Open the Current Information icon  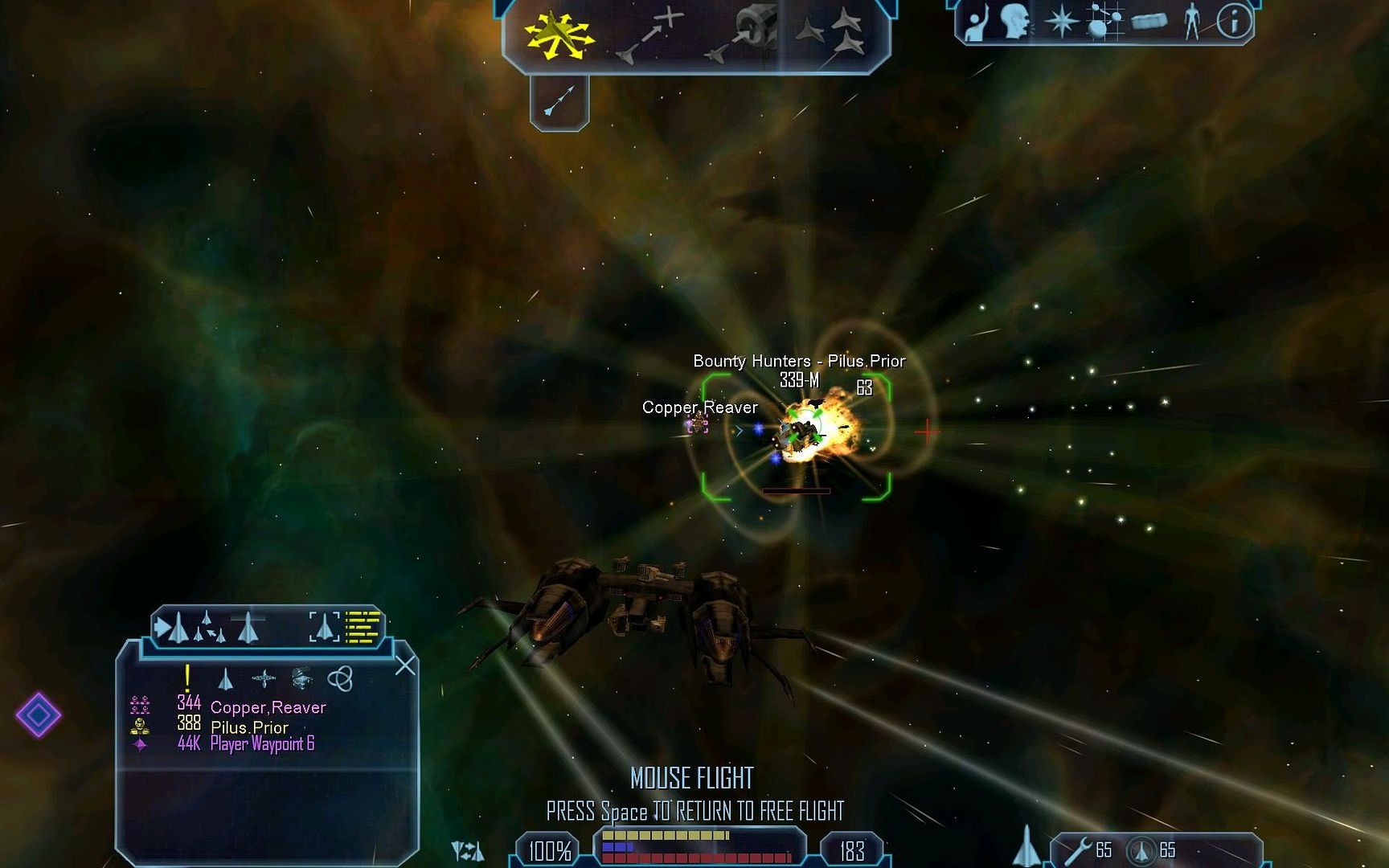[1233, 23]
